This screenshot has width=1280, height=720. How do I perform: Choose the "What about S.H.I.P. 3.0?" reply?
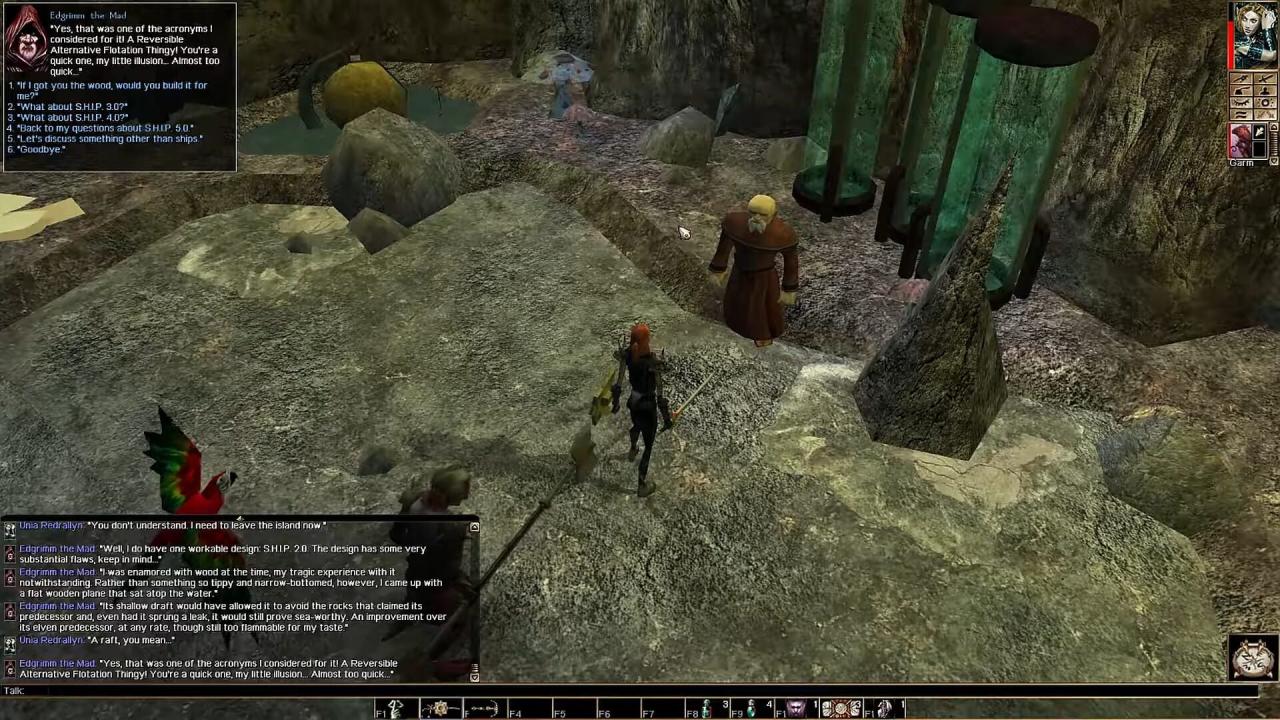[x=73, y=107]
